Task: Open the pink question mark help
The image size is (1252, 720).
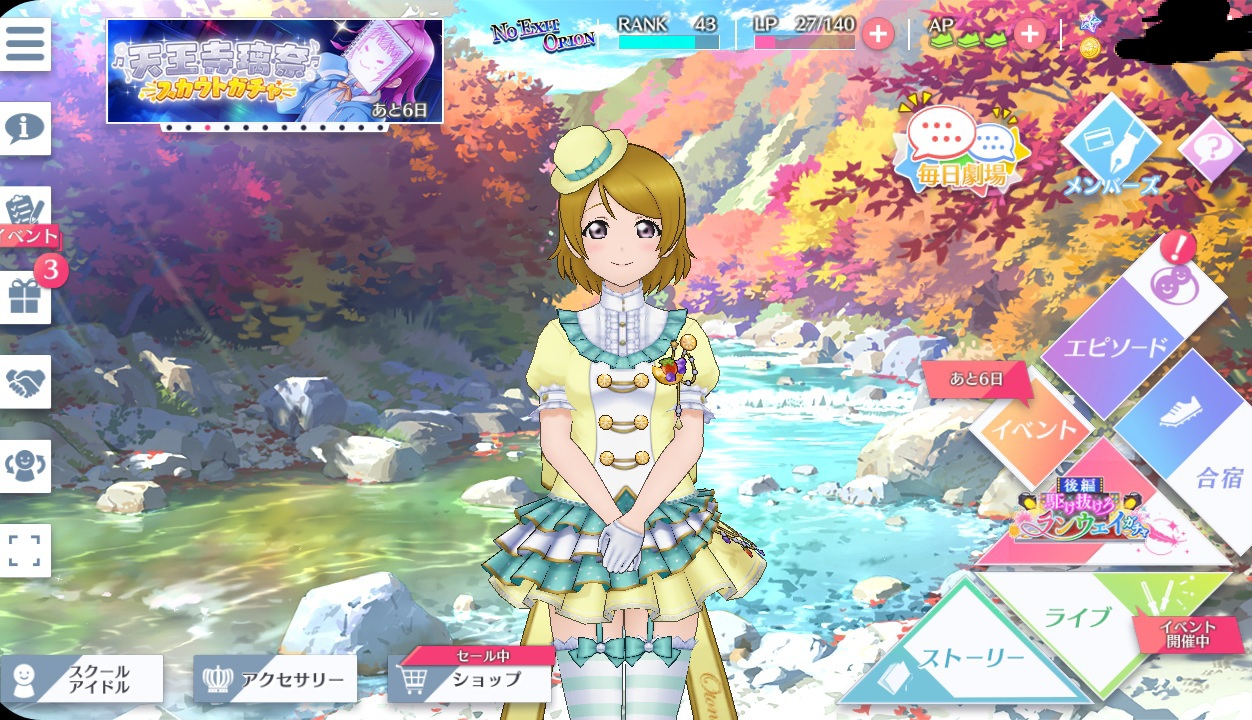Action: [x=1211, y=150]
